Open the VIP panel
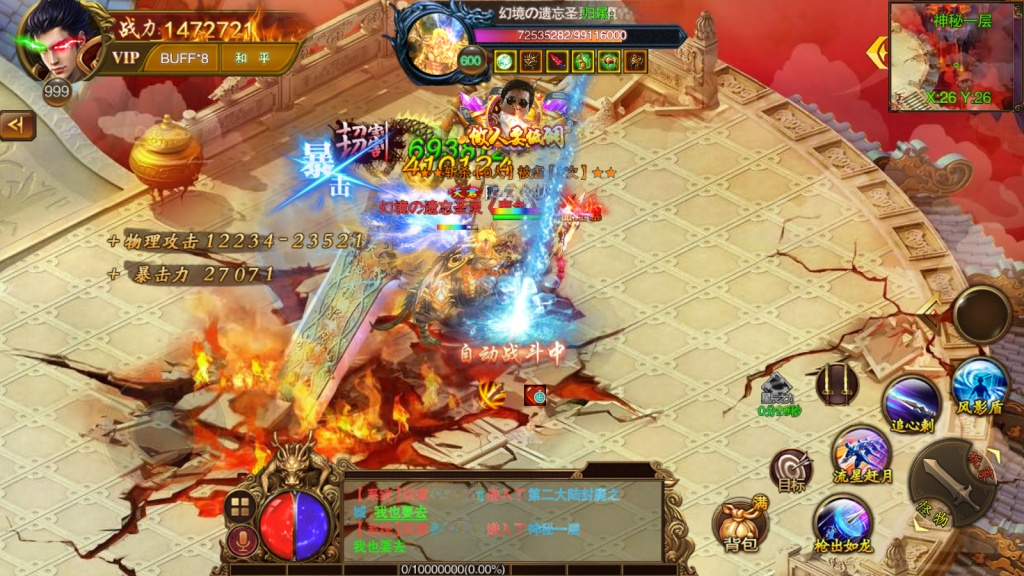 pos(125,57)
